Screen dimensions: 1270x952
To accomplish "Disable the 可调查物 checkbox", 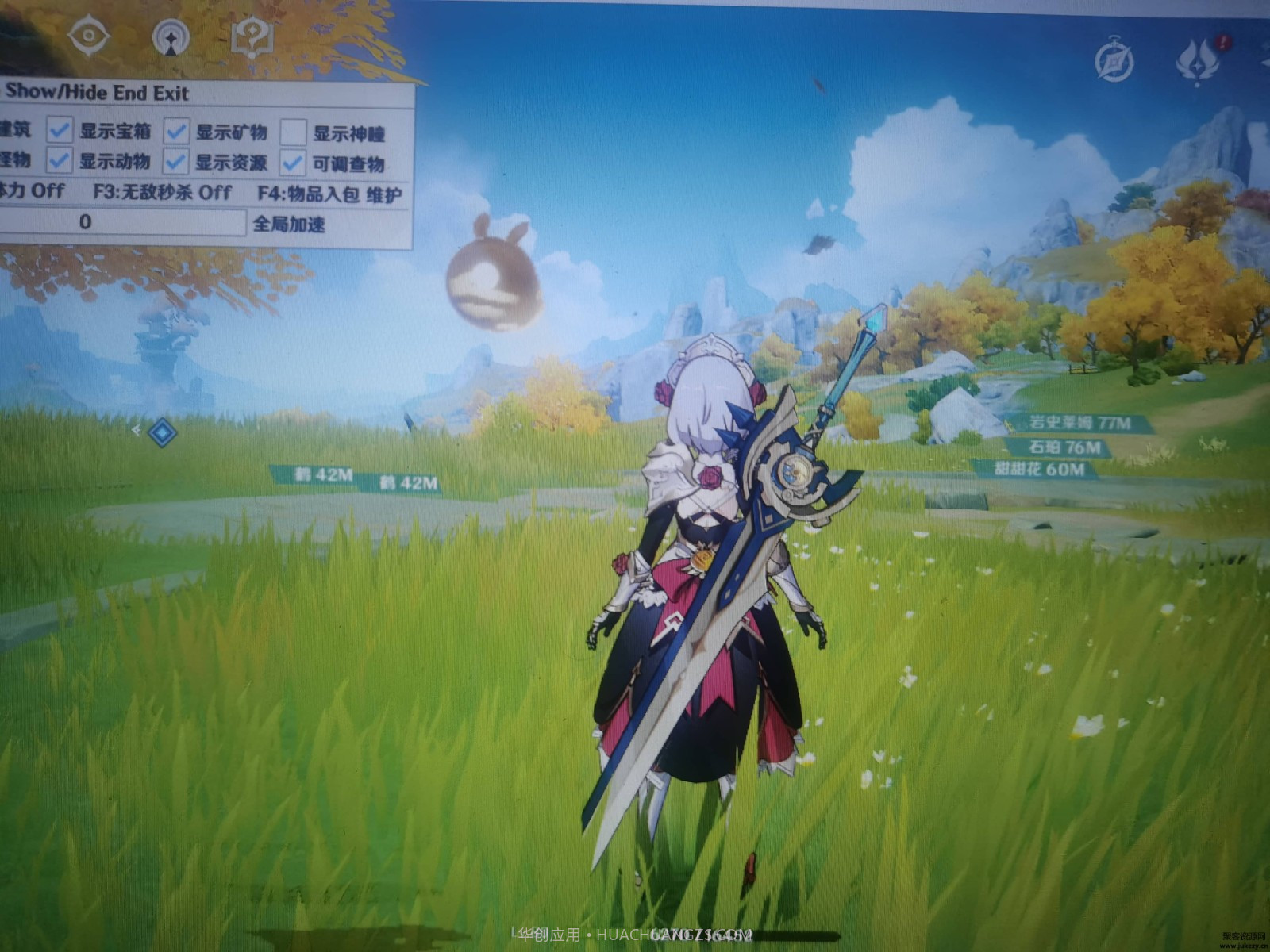I will click(x=294, y=161).
